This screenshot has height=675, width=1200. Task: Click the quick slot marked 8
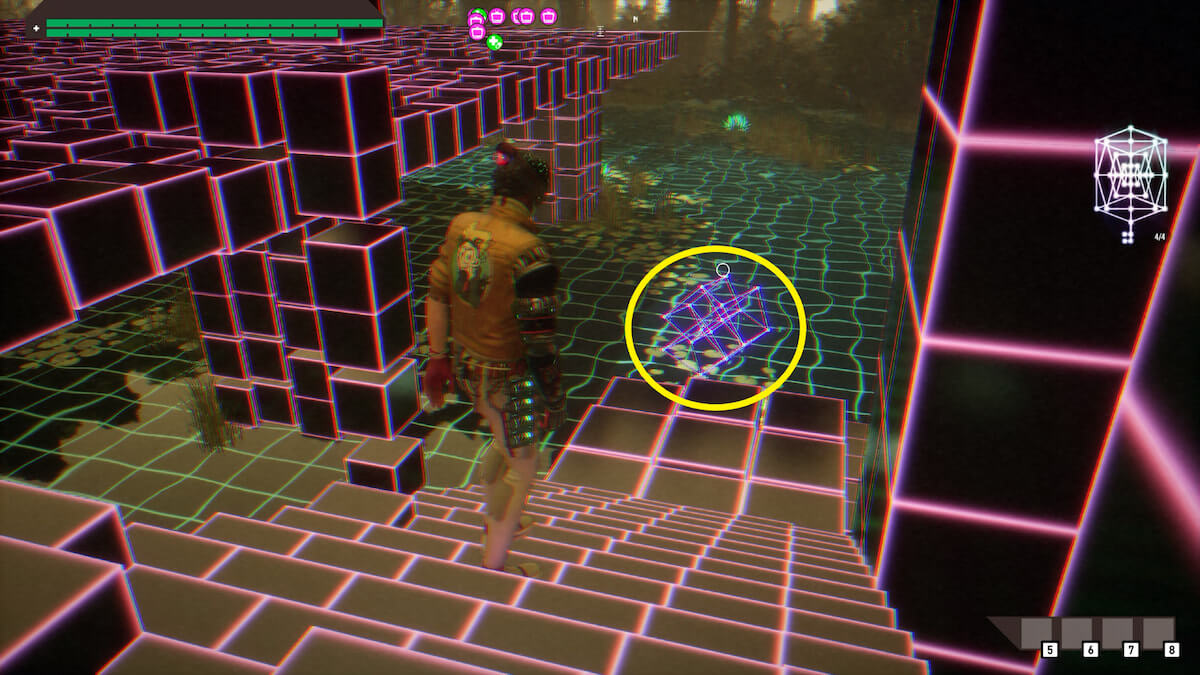1171,649
